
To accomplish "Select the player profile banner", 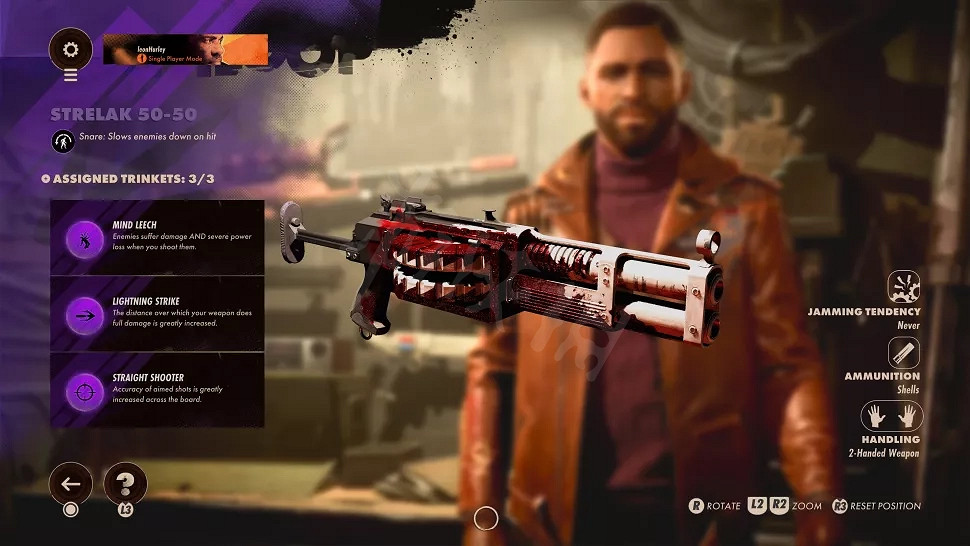I will point(185,49).
